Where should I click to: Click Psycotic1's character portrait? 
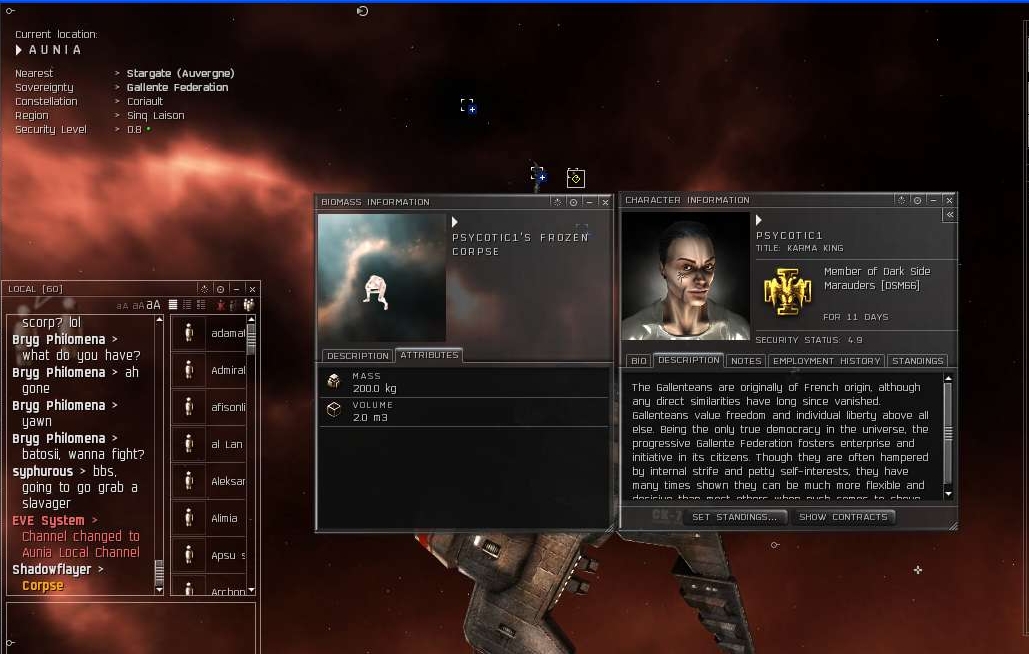[x=685, y=276]
